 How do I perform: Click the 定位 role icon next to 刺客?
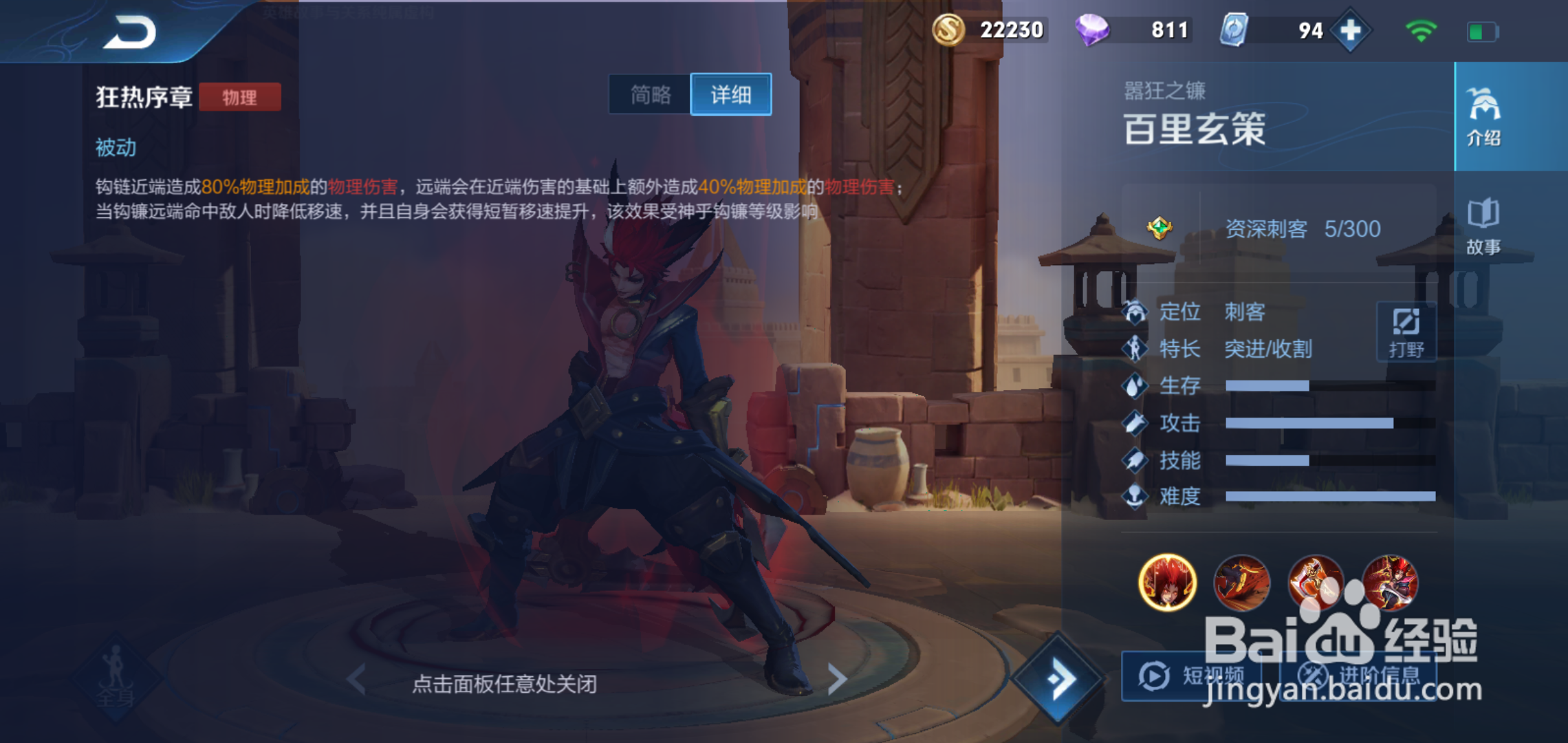(x=1135, y=312)
